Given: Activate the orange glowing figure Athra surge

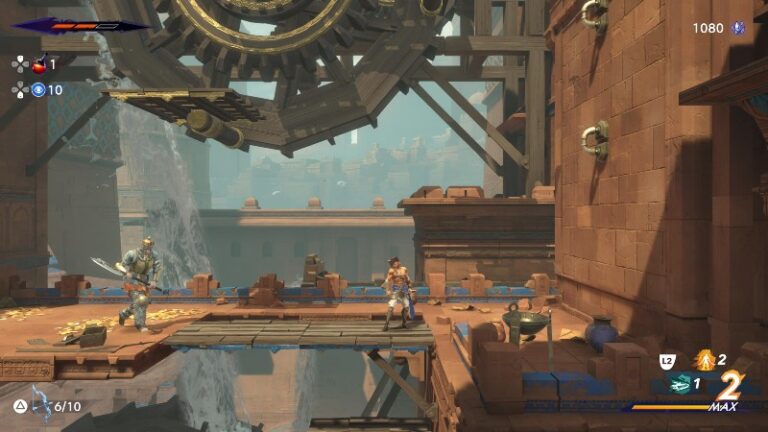Looking at the screenshot, I should pyautogui.click(x=705, y=359).
